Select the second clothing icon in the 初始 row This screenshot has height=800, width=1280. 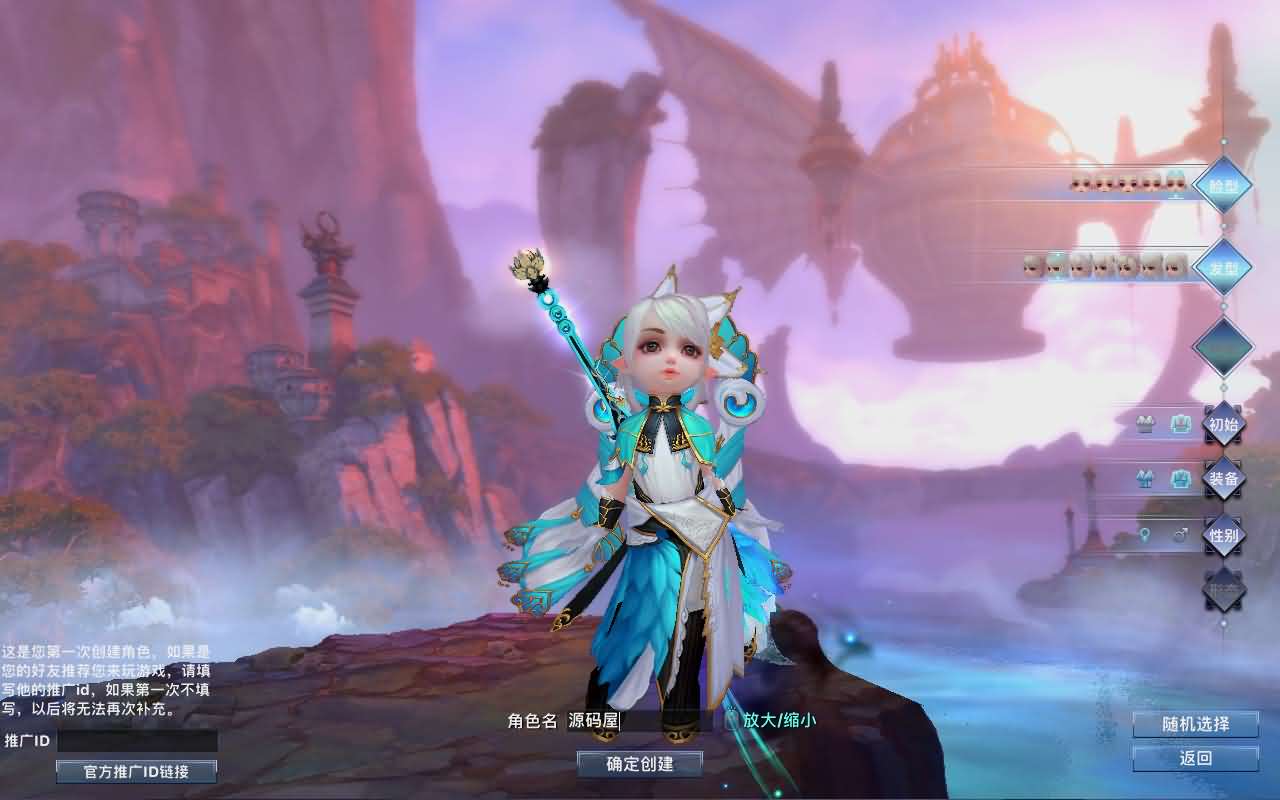(x=1179, y=423)
